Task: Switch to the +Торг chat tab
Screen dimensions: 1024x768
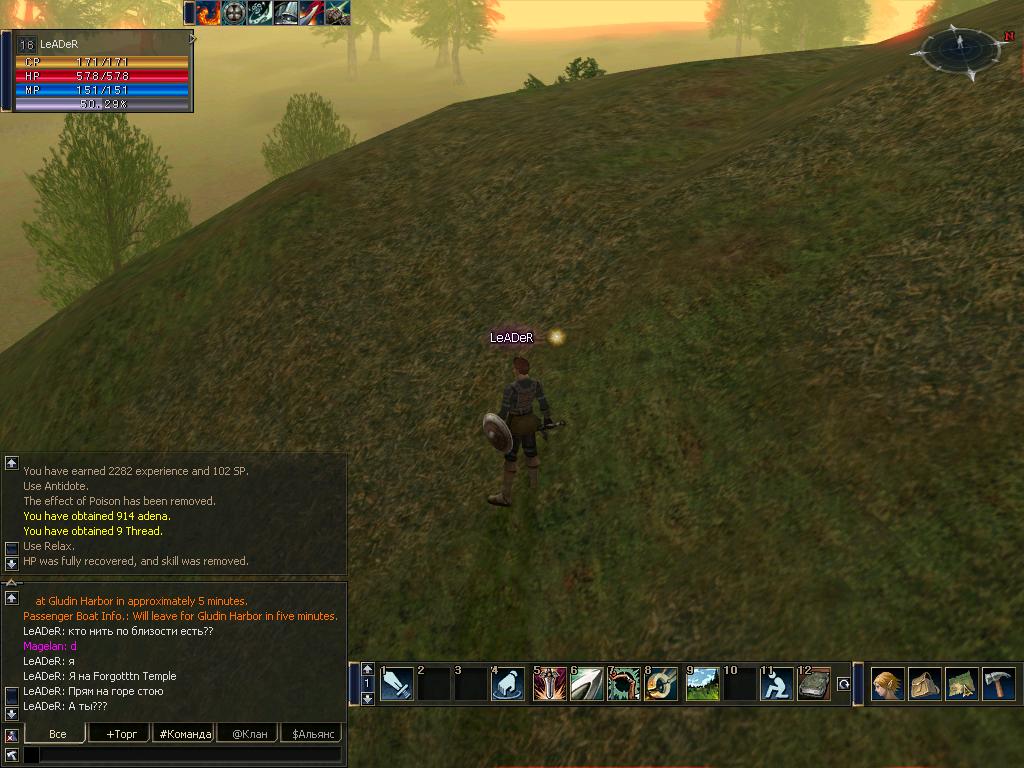Action: (120, 734)
